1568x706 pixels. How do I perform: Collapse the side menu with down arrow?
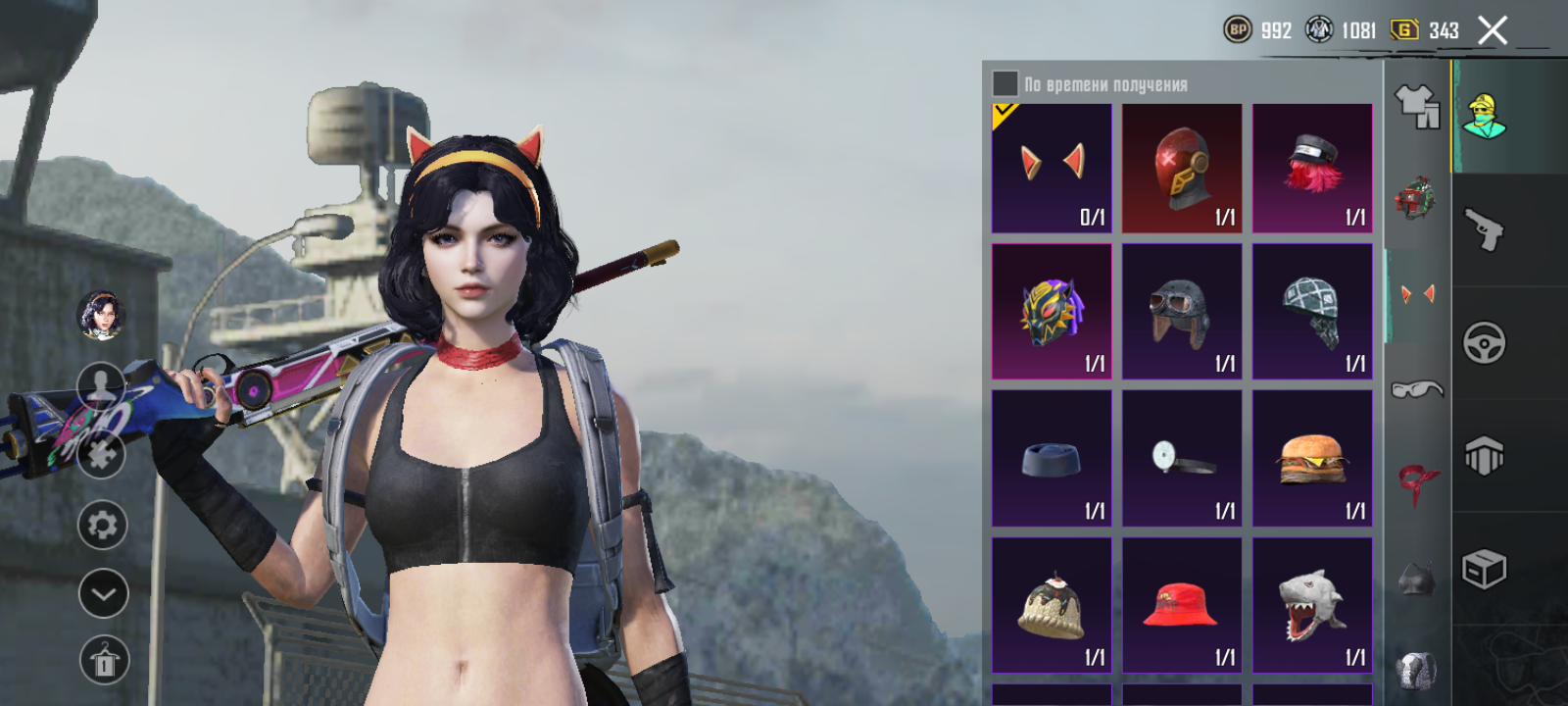[103, 593]
